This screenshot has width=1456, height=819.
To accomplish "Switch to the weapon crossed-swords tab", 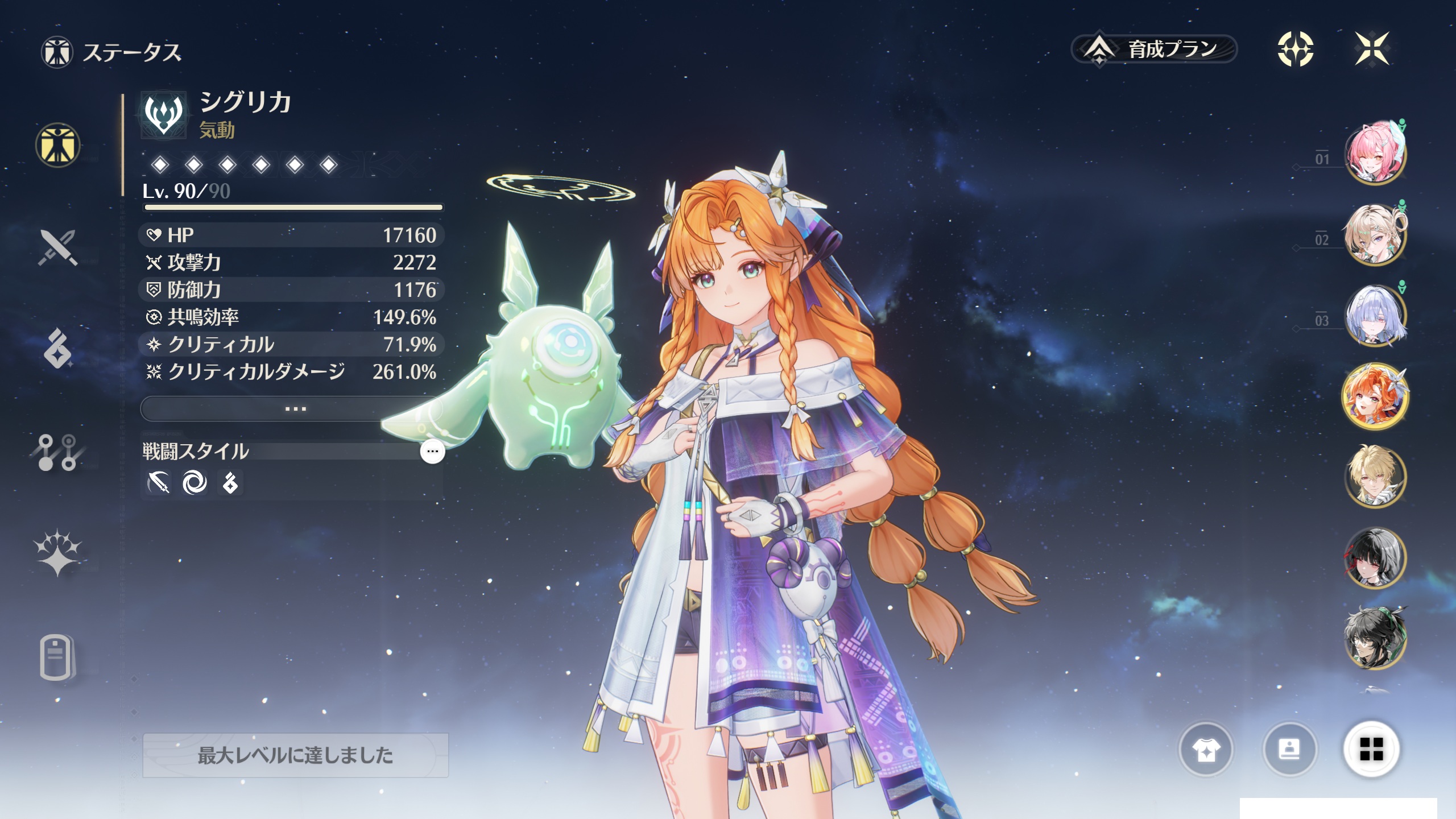I will (x=57, y=247).
